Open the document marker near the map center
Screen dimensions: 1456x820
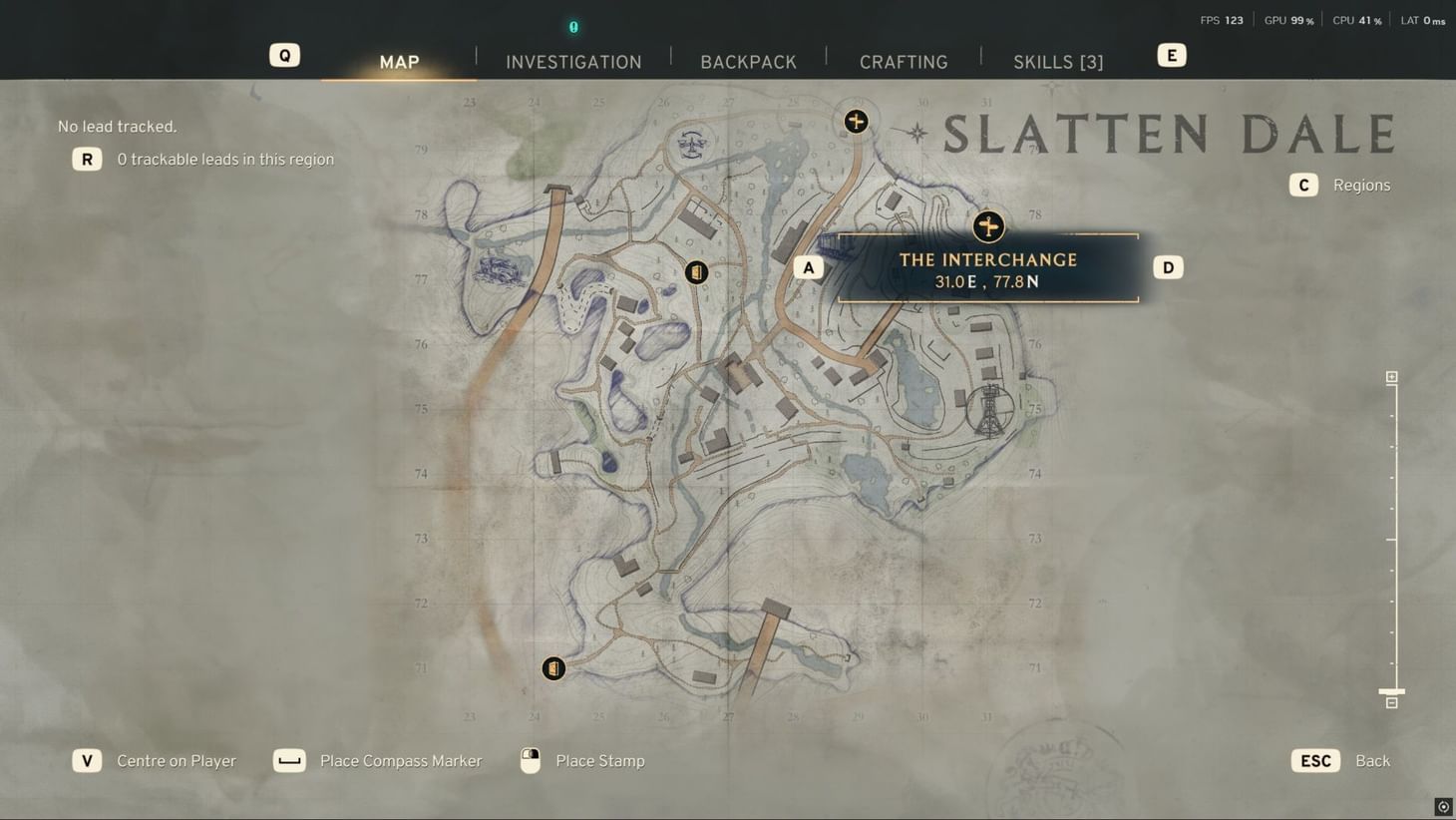coord(696,270)
